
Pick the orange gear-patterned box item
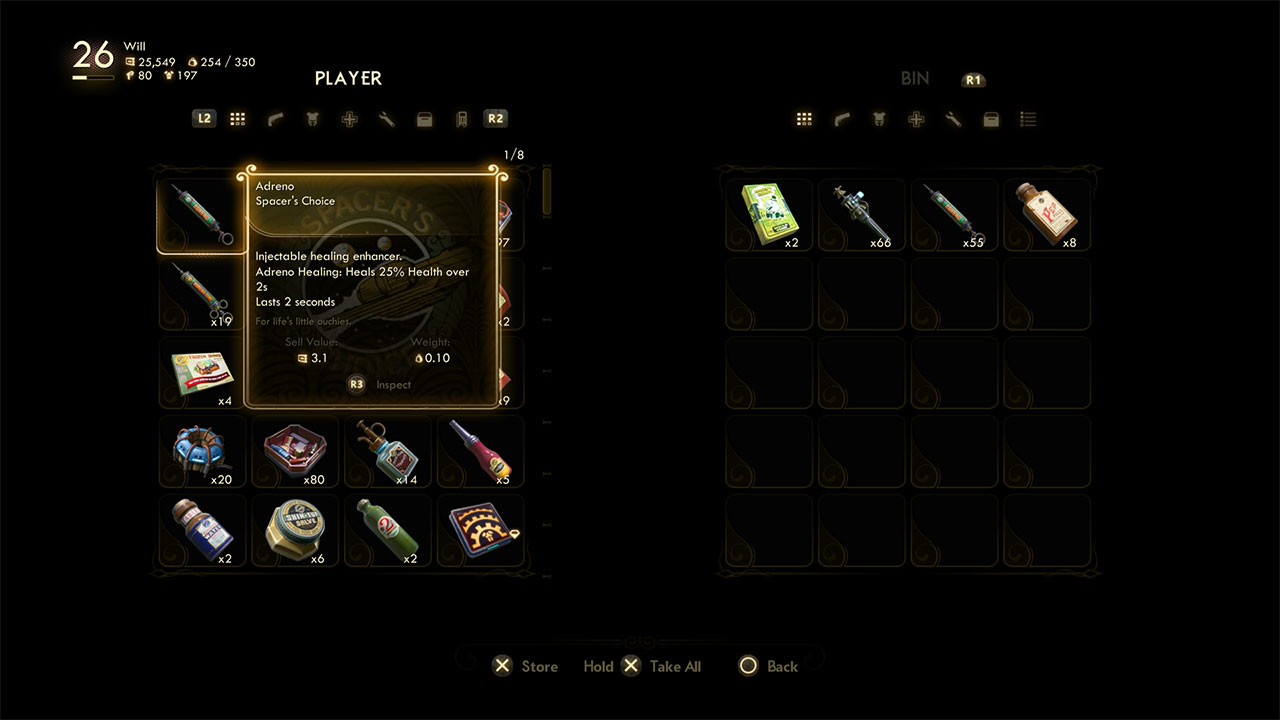click(480, 531)
